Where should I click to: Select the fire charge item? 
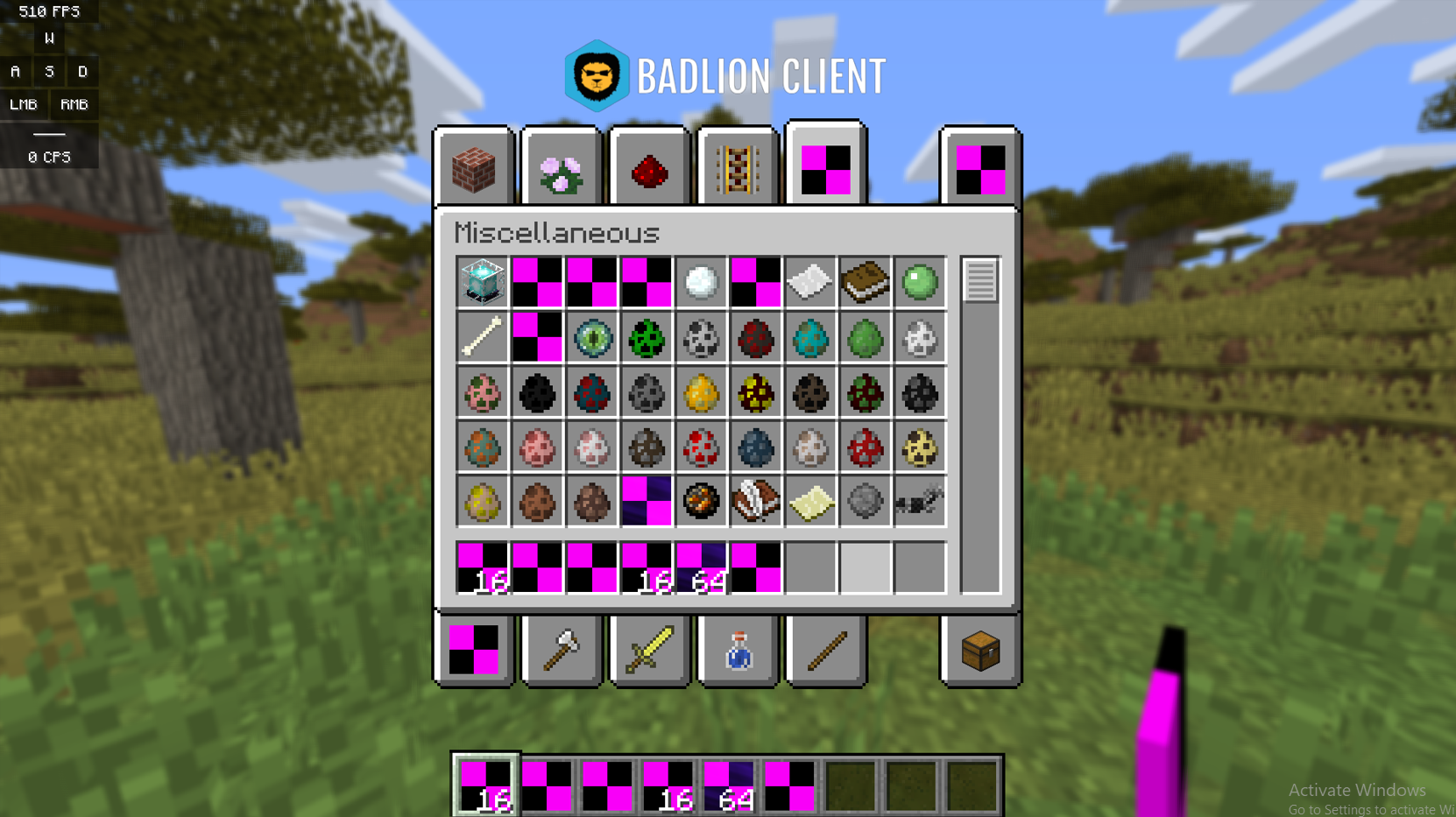click(700, 502)
